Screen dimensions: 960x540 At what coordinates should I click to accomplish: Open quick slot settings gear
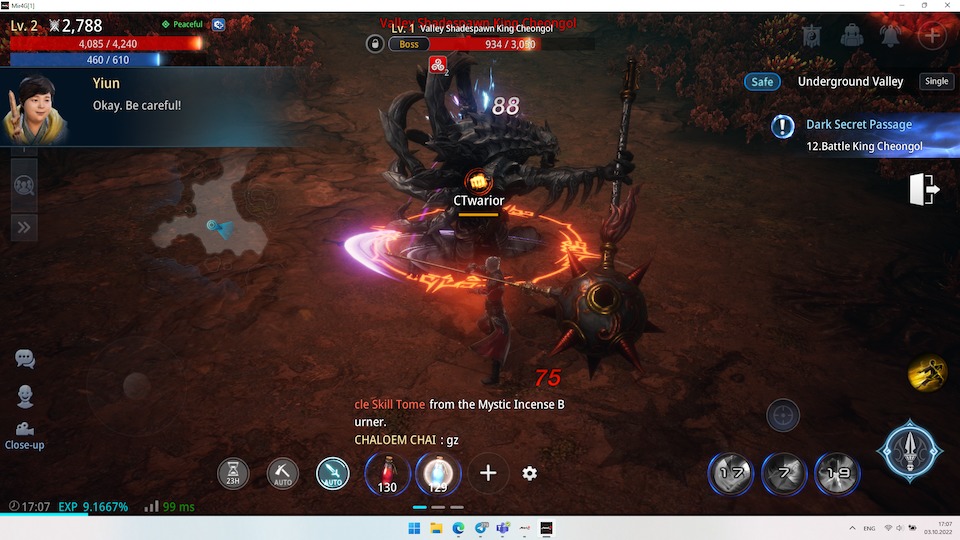[530, 473]
